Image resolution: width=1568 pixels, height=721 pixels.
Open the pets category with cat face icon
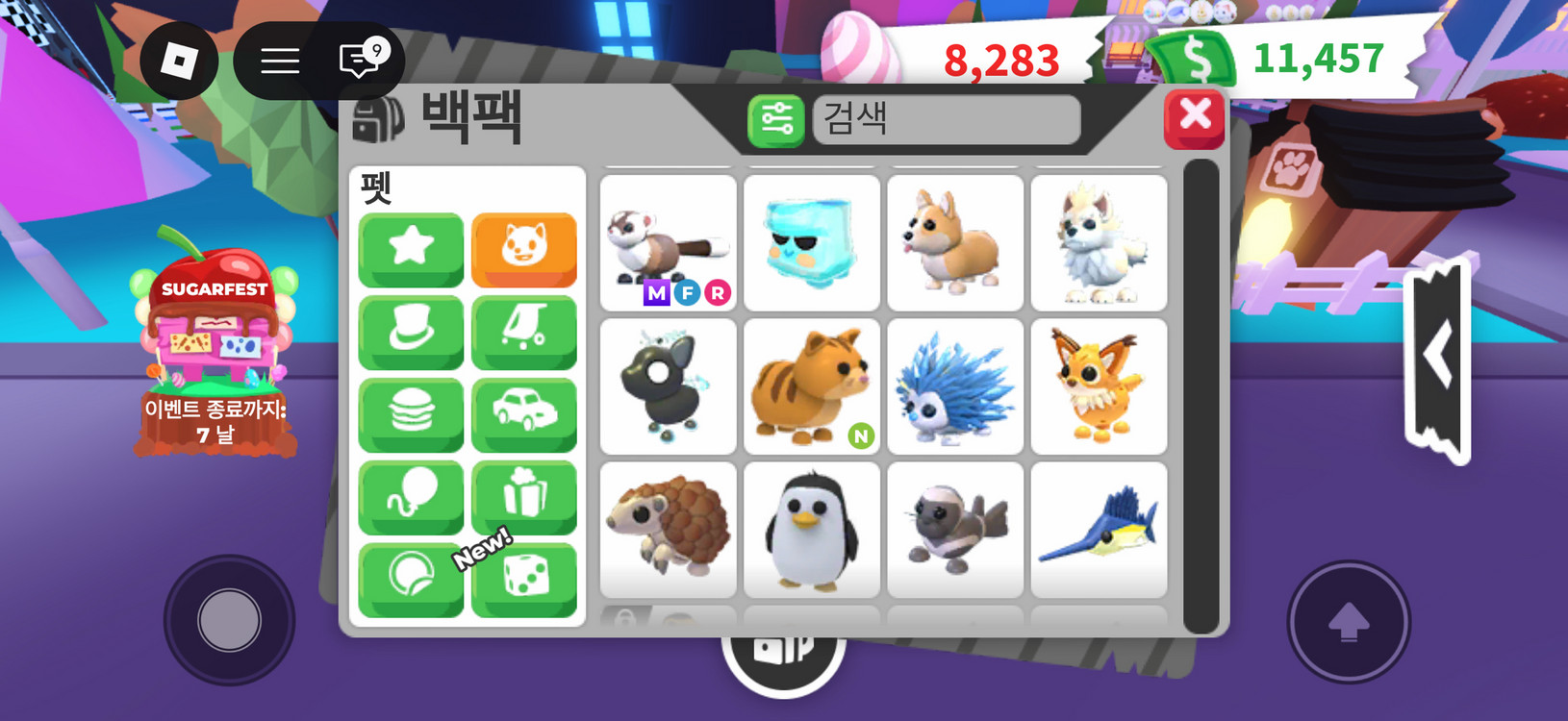coord(524,250)
